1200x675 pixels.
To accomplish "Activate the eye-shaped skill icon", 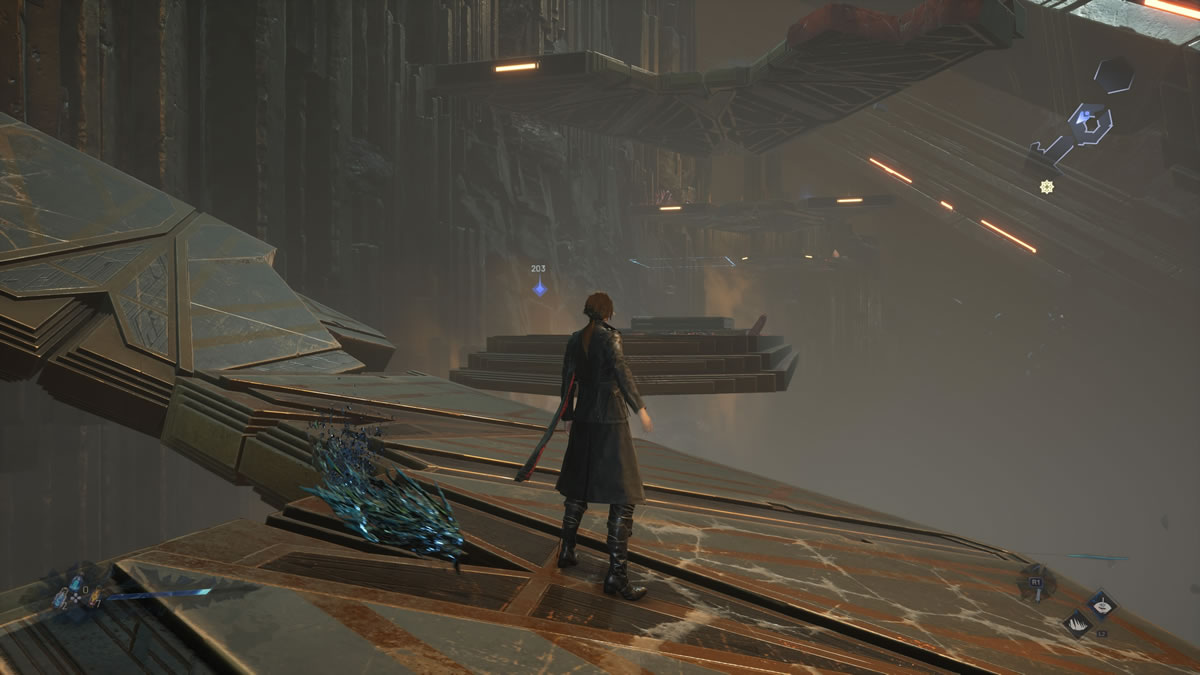I will point(1102,603).
